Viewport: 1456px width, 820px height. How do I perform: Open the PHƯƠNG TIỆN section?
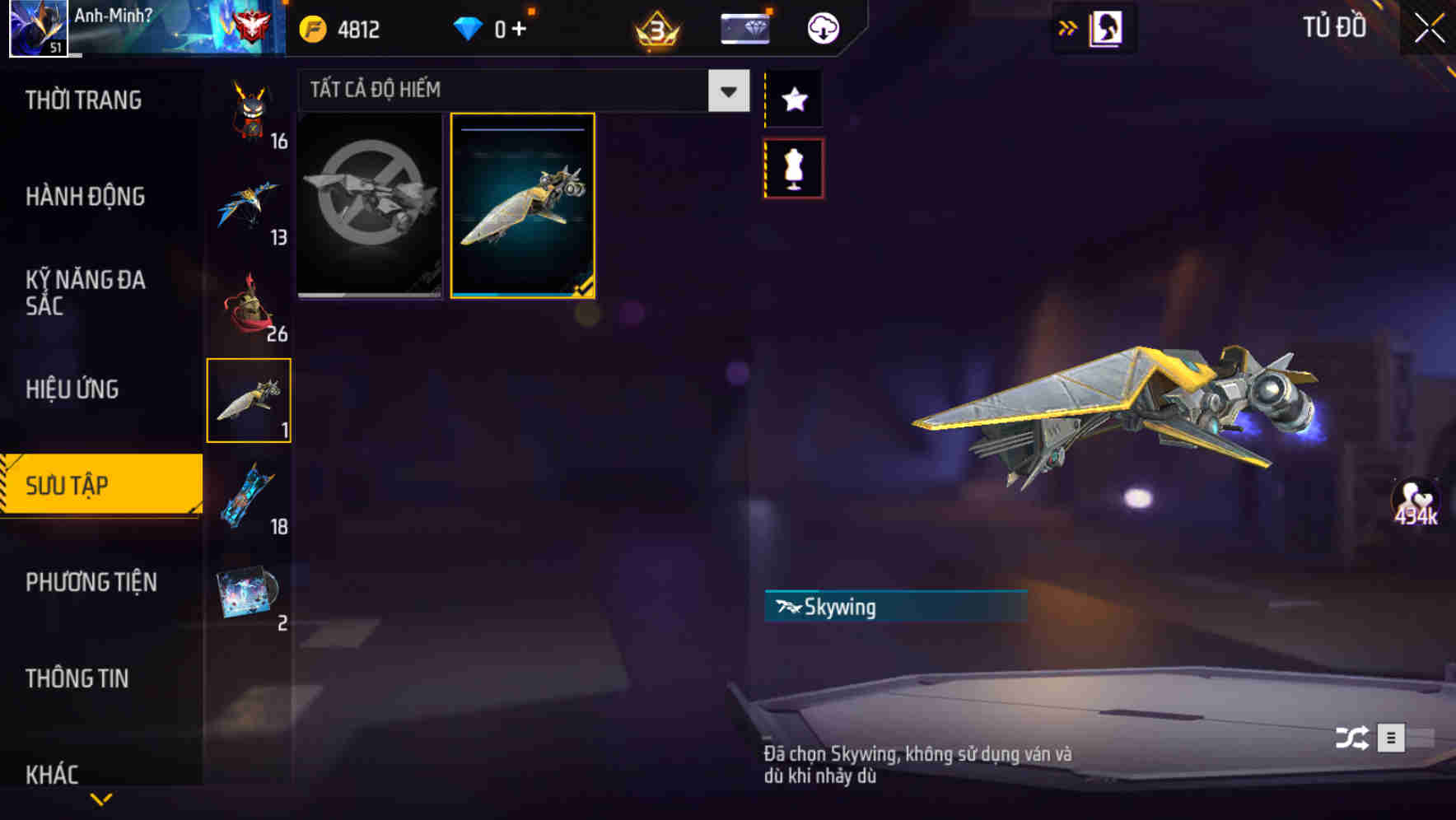(91, 582)
